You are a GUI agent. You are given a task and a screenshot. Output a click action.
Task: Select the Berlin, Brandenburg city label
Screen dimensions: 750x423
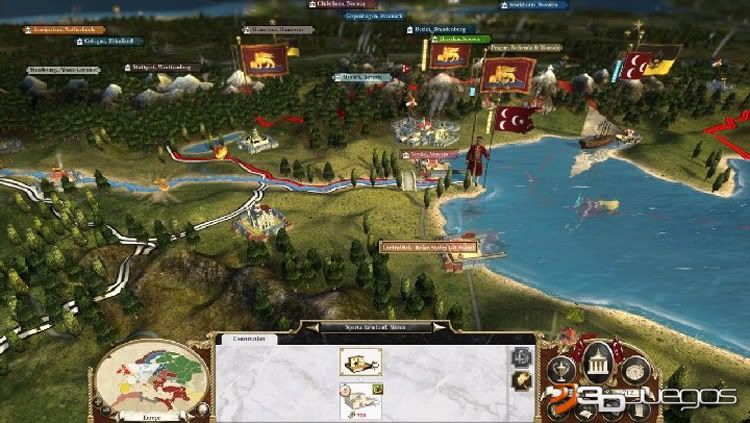click(x=441, y=29)
